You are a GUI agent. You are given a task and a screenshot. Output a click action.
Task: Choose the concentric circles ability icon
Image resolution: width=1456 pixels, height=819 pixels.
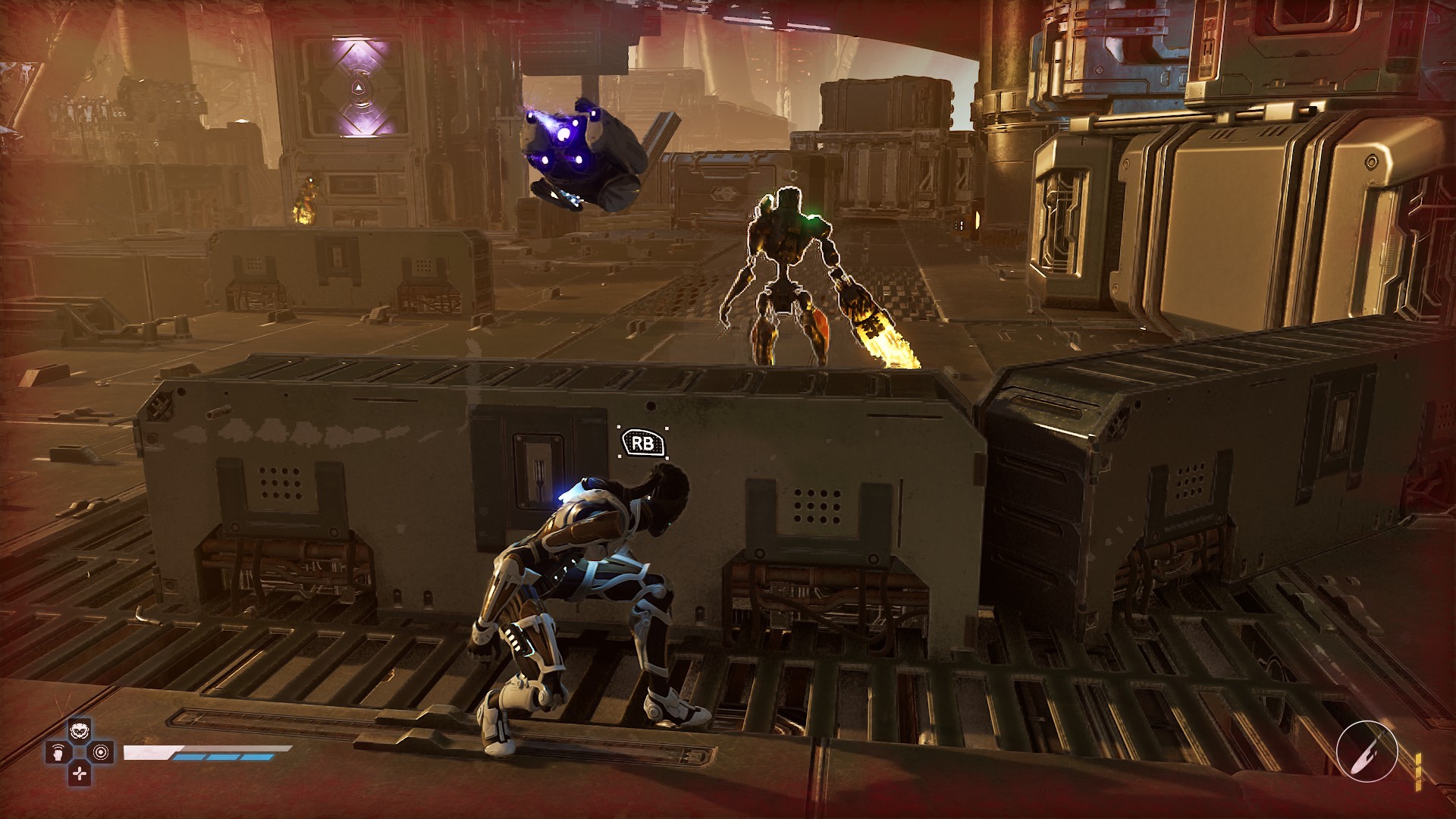(101, 753)
